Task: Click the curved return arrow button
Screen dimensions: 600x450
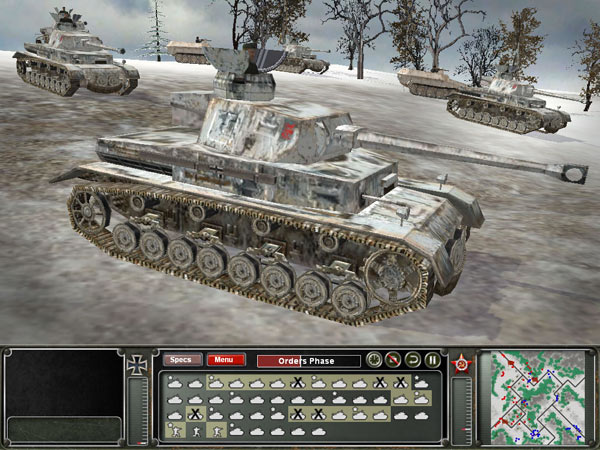Action: tap(413, 360)
